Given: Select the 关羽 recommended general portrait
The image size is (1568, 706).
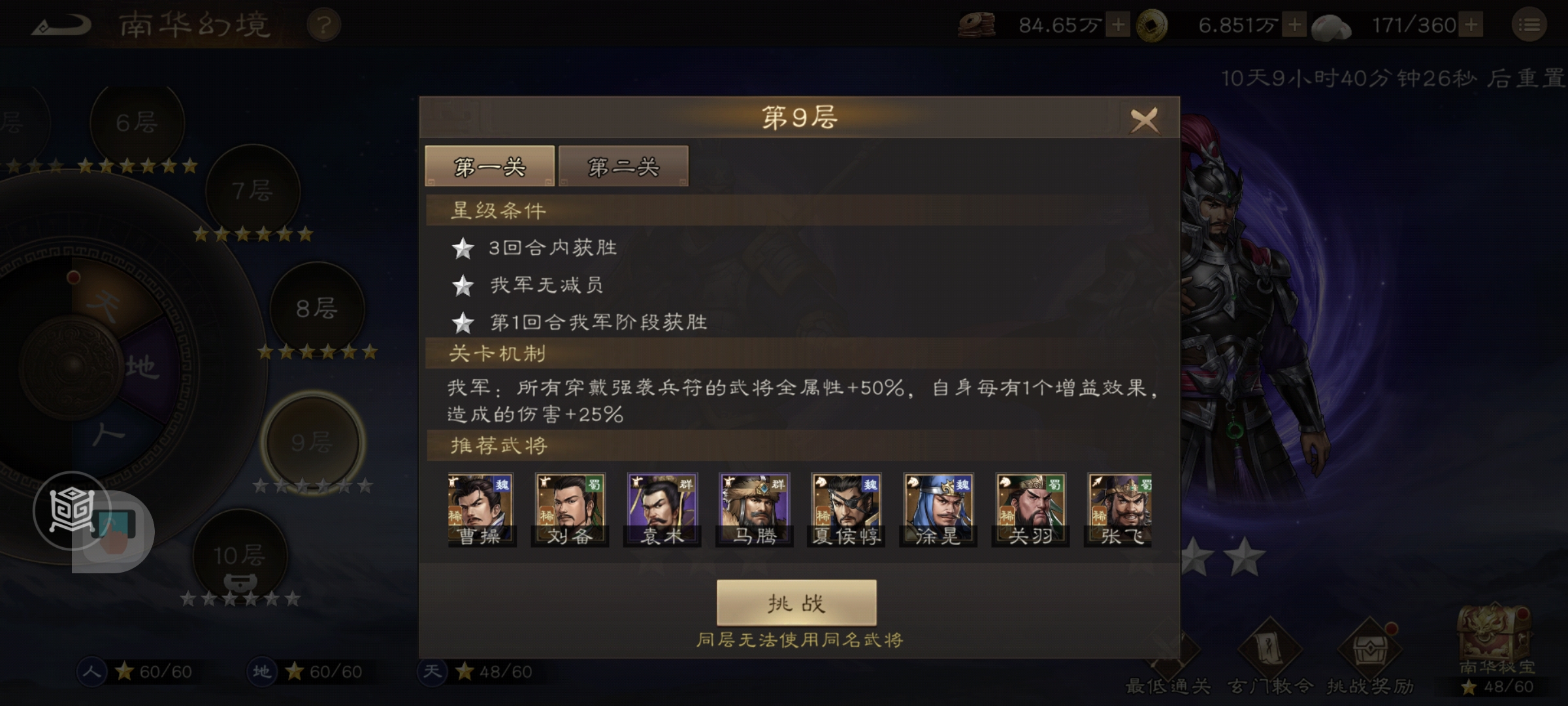Looking at the screenshot, I should [1030, 510].
